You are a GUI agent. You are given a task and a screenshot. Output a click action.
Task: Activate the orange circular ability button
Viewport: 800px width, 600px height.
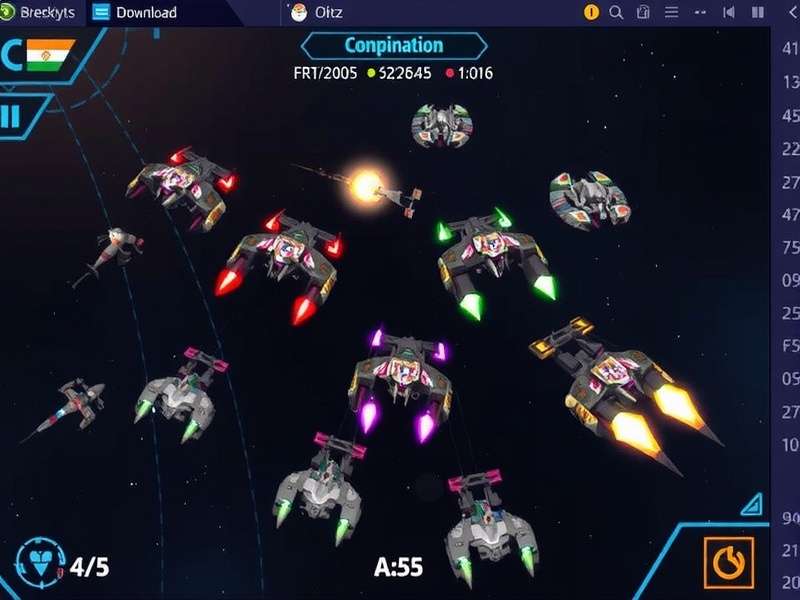[x=728, y=564]
